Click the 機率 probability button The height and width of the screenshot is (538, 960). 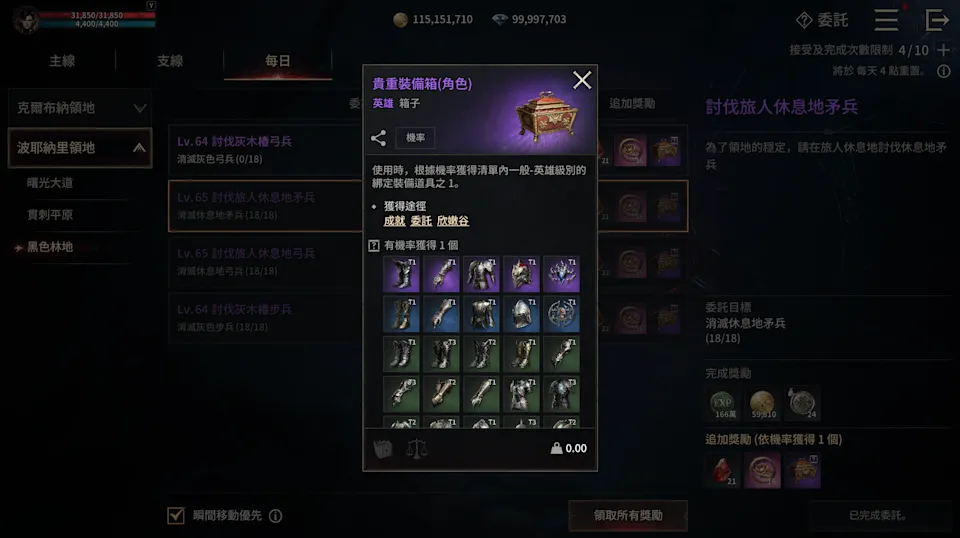click(x=415, y=139)
